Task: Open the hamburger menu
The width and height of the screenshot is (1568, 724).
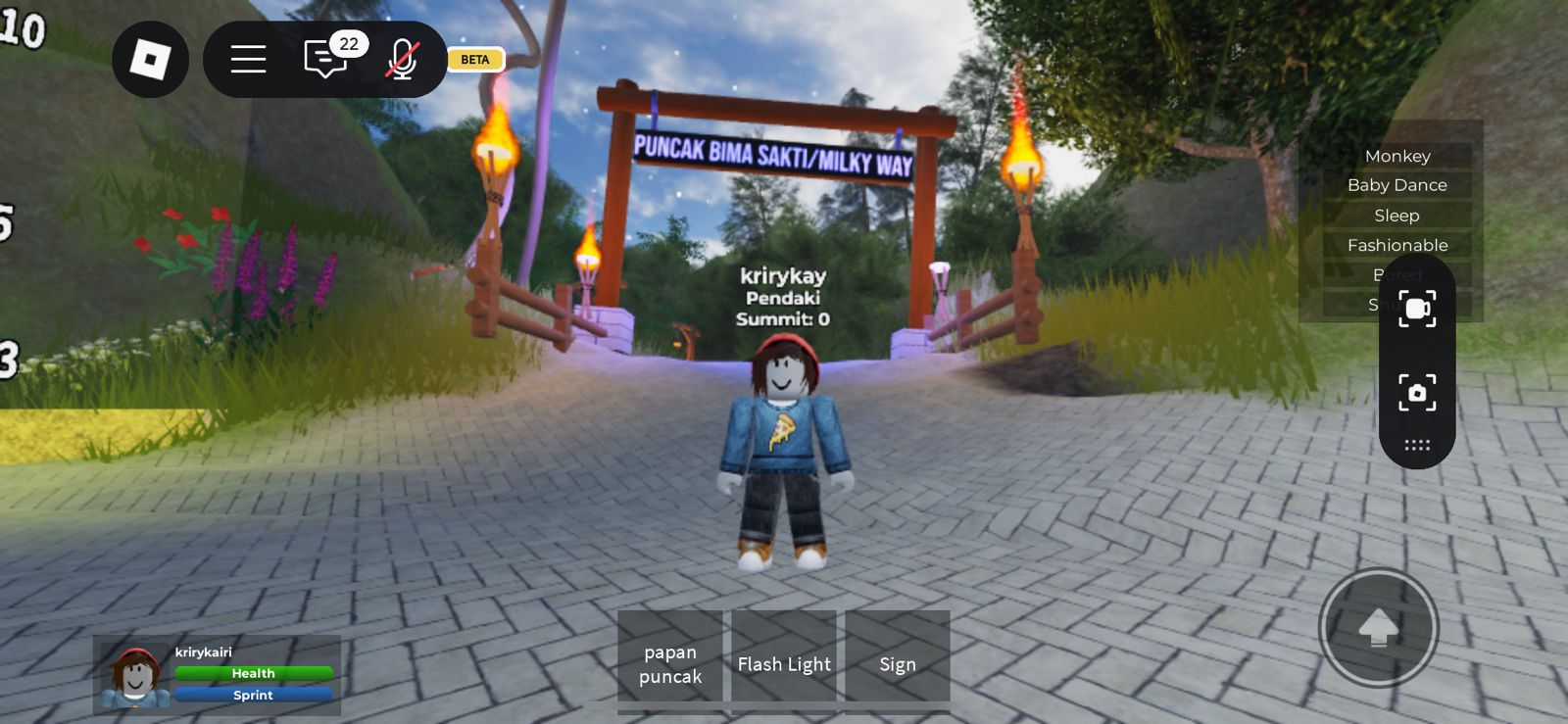Action: [248, 60]
